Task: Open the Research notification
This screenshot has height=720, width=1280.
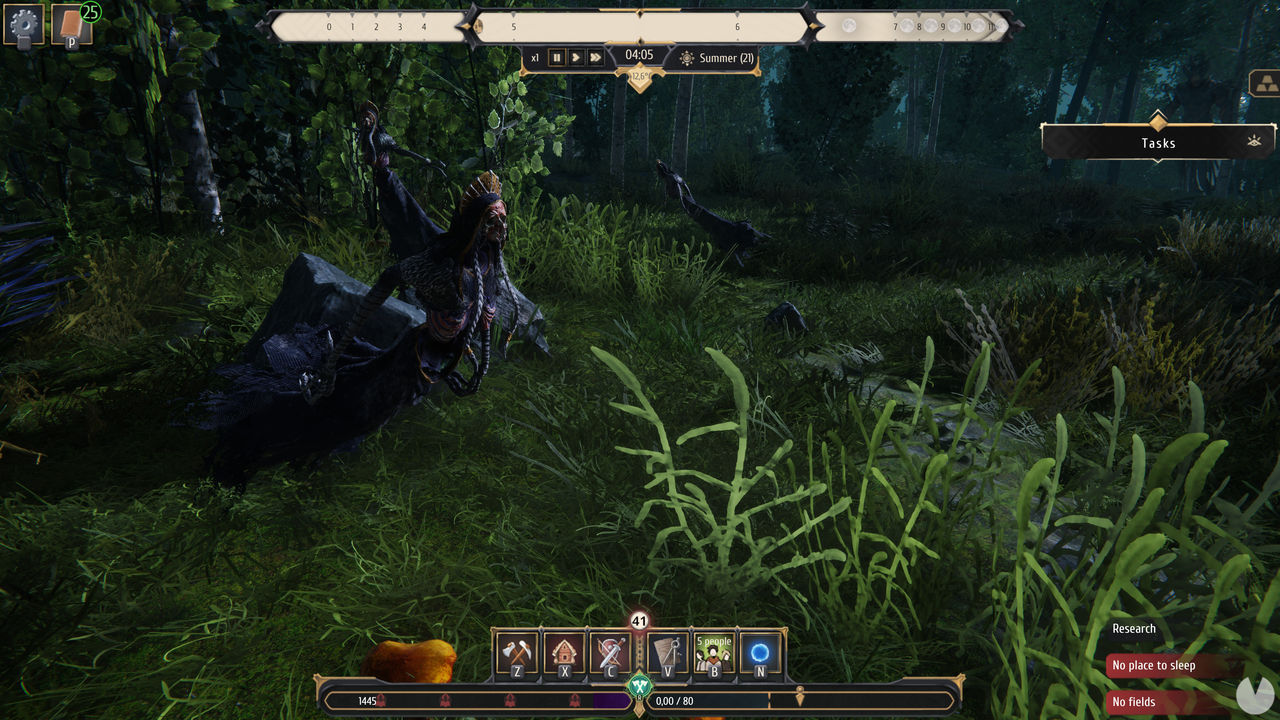Action: pyautogui.click(x=1134, y=629)
